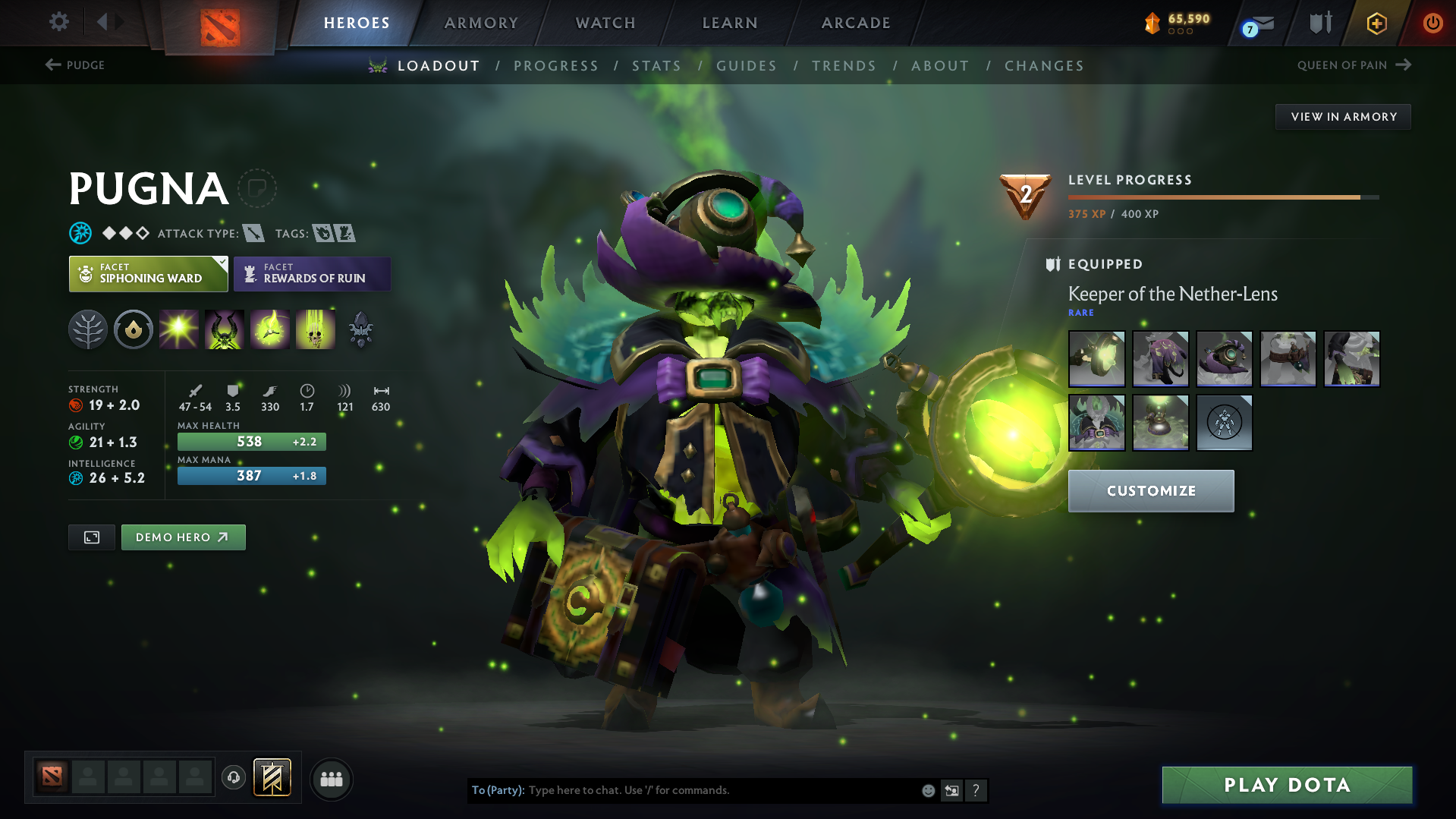This screenshot has height=819, width=1456.
Task: Open the STATS section for Pugna
Action: point(656,66)
